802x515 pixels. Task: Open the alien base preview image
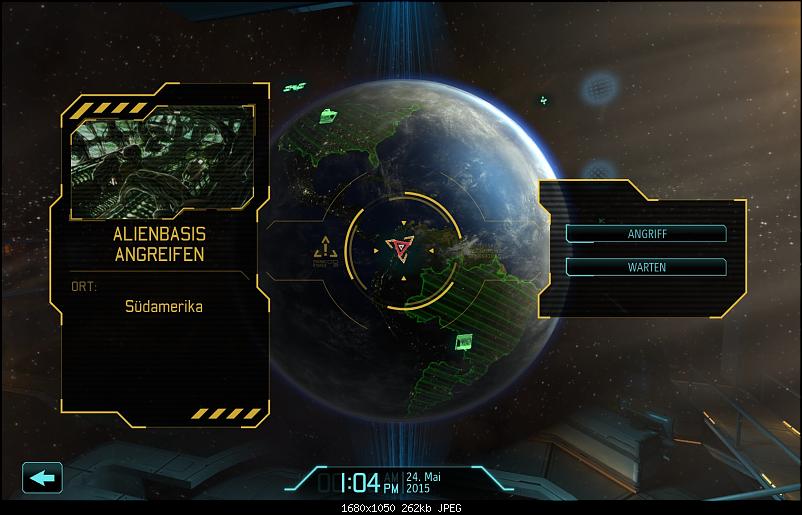coord(161,164)
